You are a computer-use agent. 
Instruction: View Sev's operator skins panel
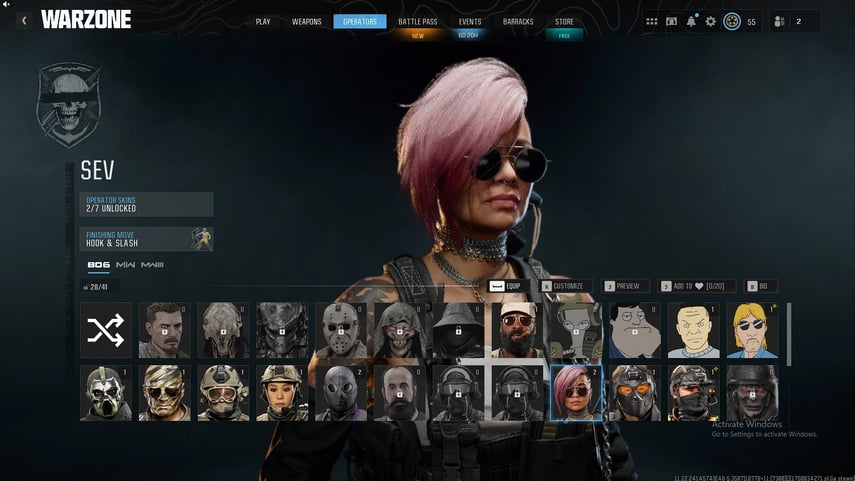point(147,204)
